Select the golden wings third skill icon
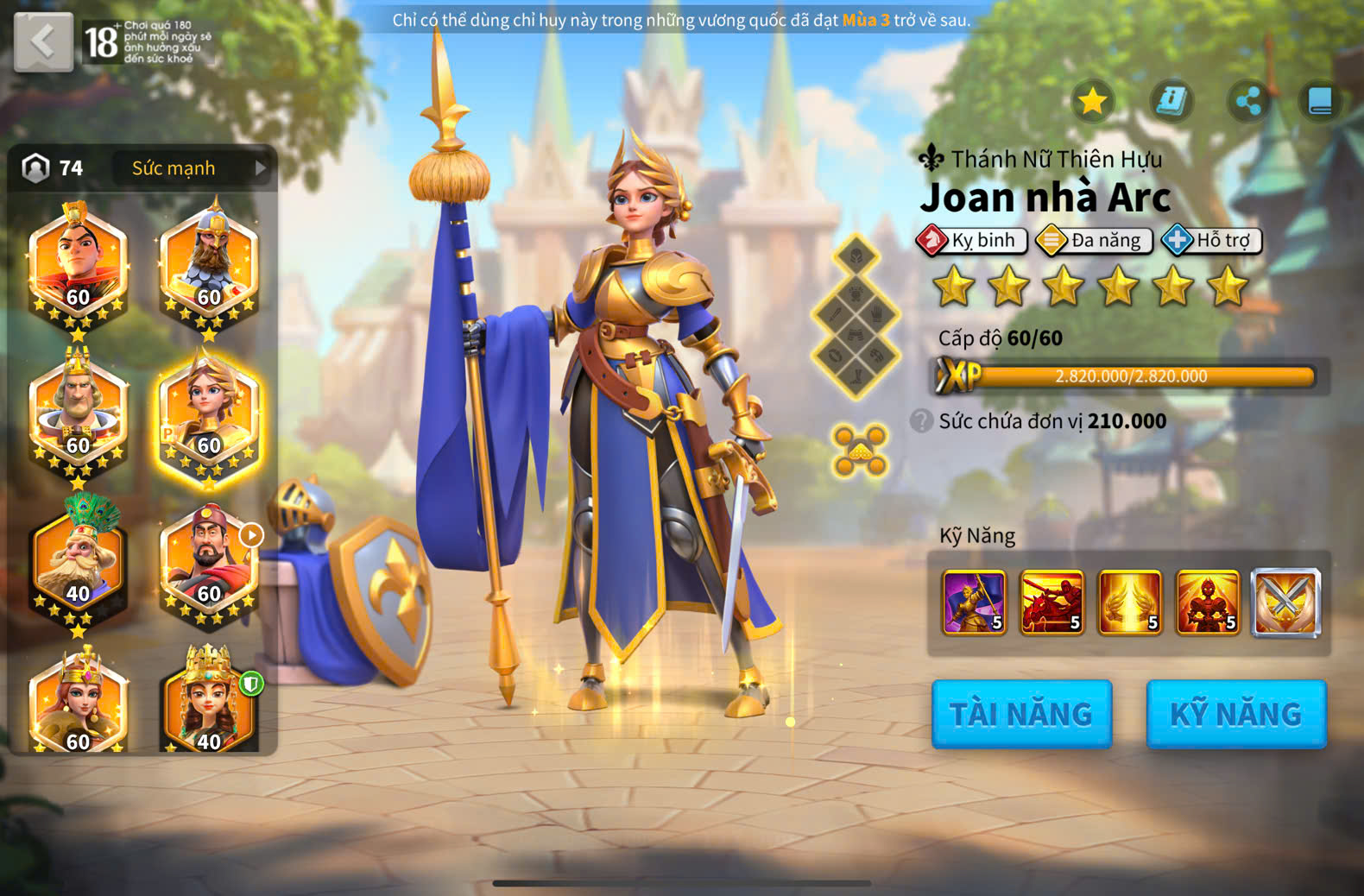Image resolution: width=1364 pixels, height=896 pixels. pos(1129,603)
